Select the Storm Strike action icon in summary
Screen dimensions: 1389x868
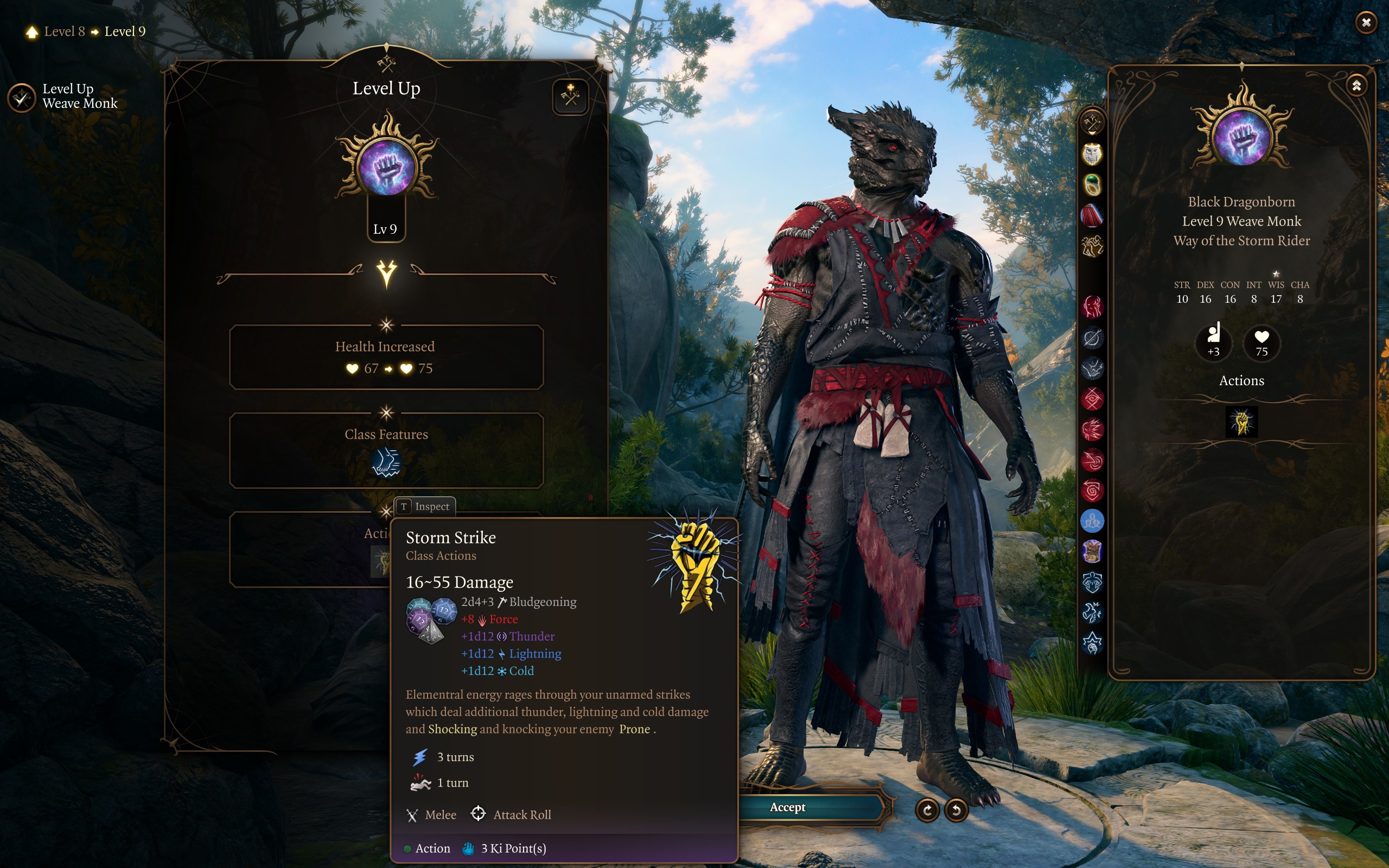[1241, 422]
